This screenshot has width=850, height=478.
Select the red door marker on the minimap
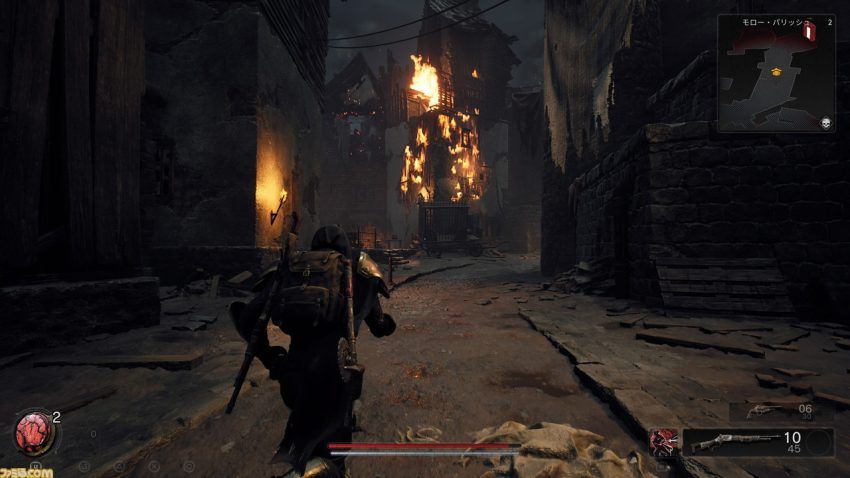click(x=807, y=33)
